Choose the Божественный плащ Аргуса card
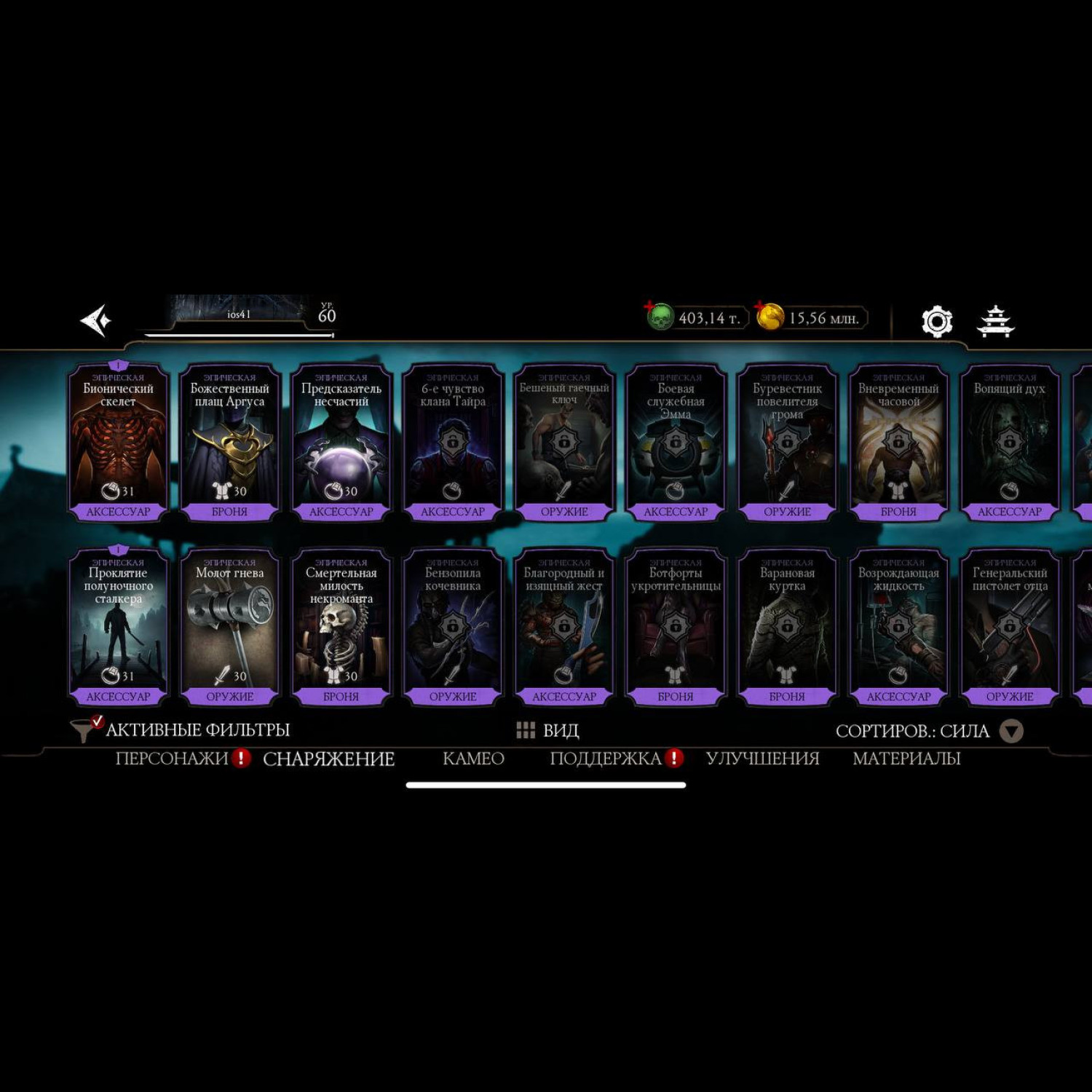The width and height of the screenshot is (1092, 1092). coord(229,442)
